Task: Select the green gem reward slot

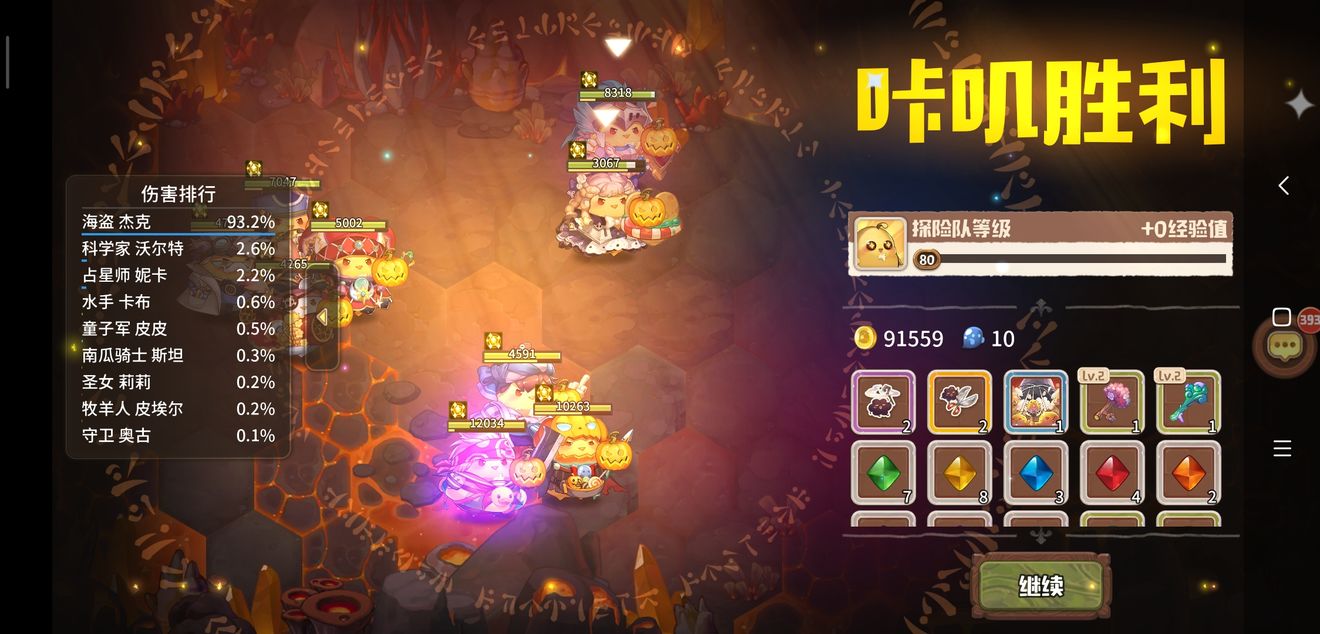Action: [883, 472]
